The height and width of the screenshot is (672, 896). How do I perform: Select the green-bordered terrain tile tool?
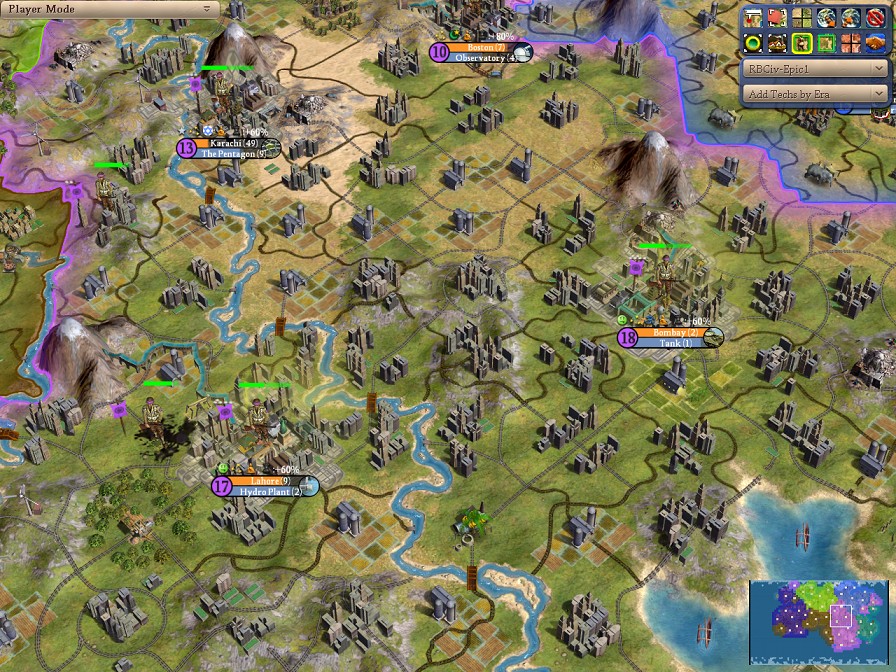click(826, 43)
